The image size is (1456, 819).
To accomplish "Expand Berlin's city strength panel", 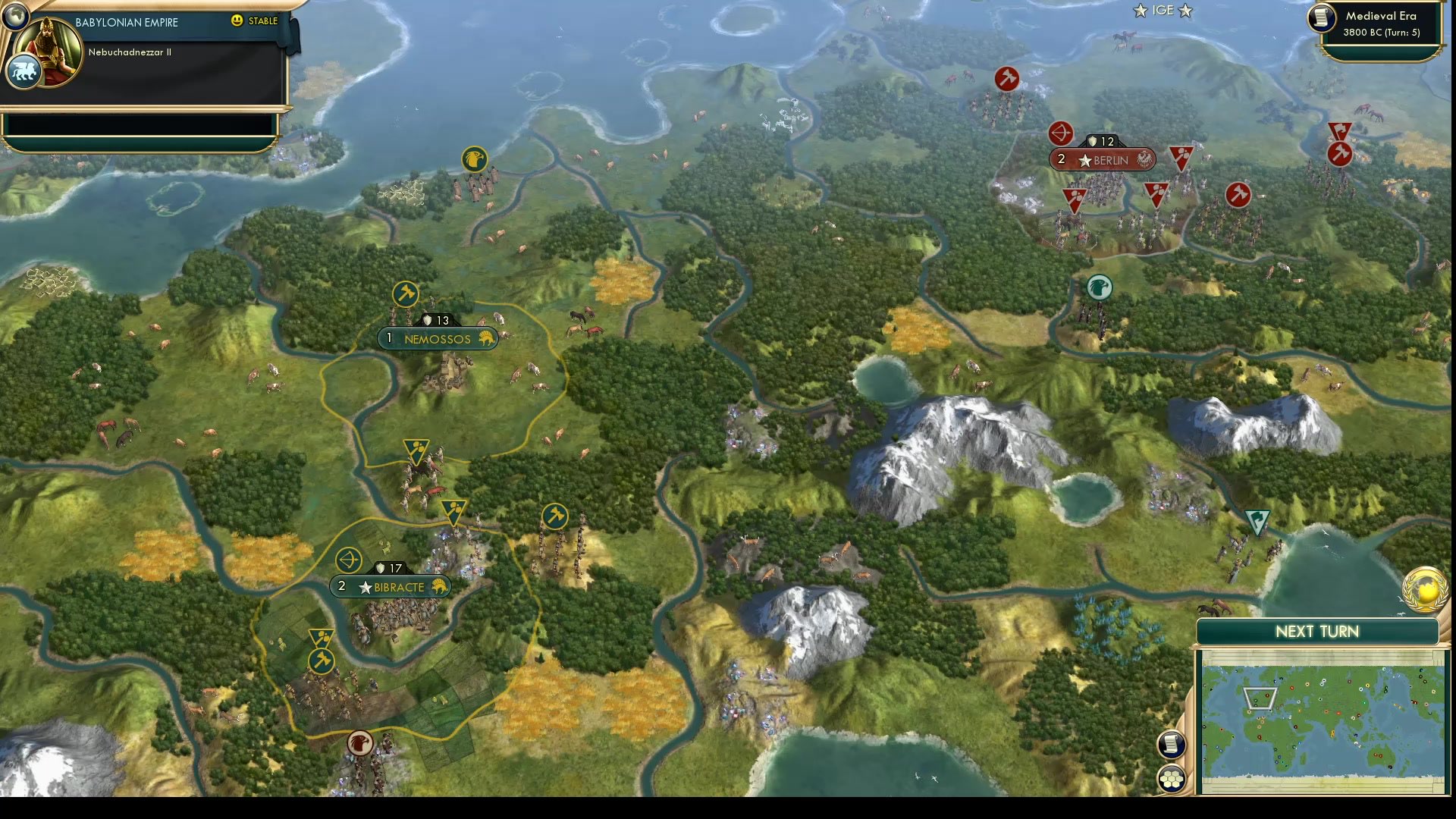I will (1101, 141).
